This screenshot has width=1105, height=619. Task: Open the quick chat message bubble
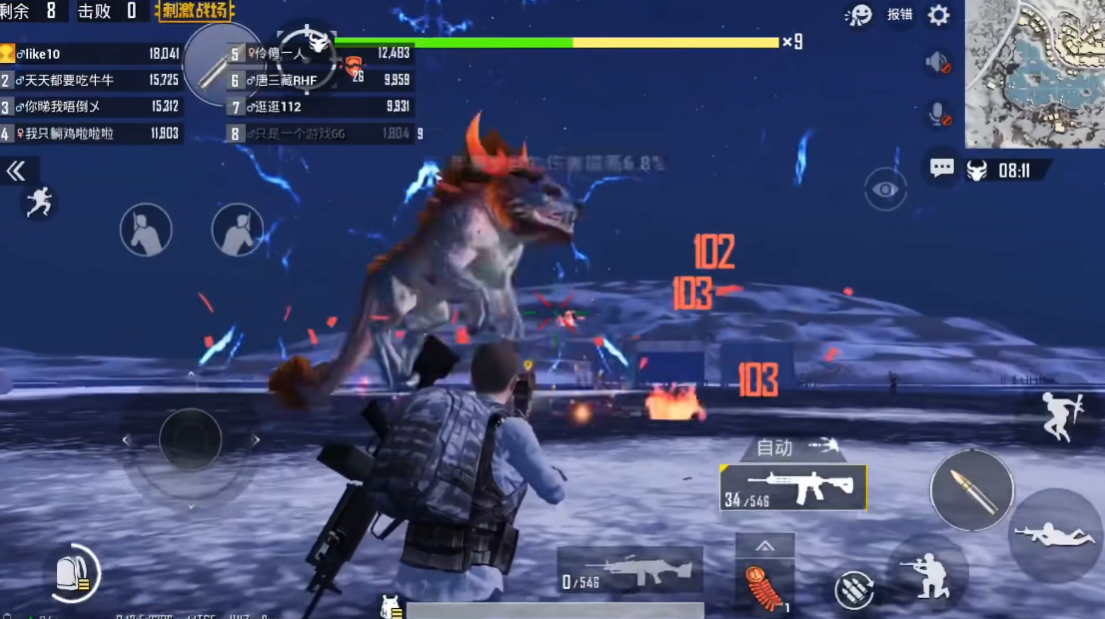pyautogui.click(x=941, y=168)
